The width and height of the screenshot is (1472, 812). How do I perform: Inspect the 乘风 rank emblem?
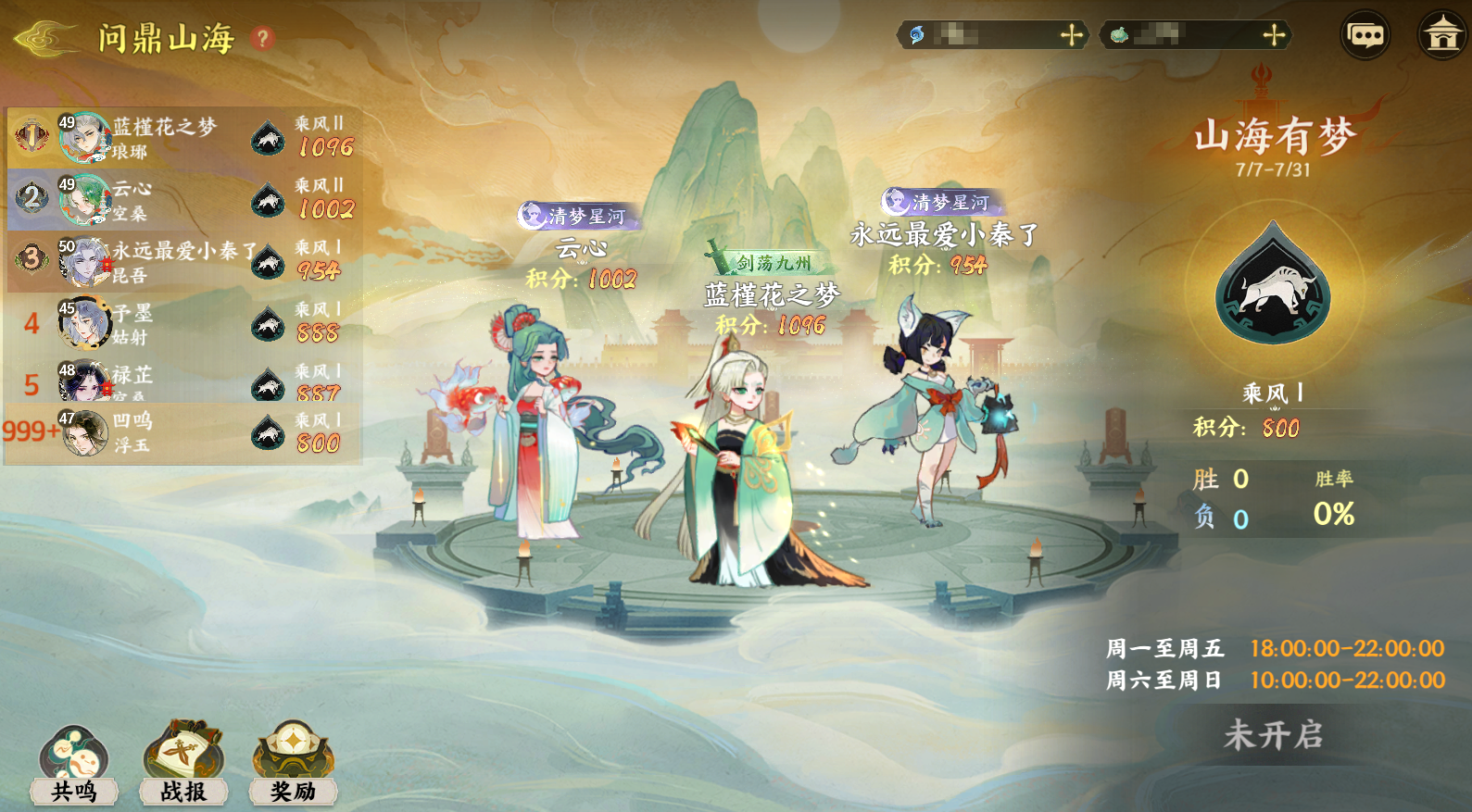1273,287
